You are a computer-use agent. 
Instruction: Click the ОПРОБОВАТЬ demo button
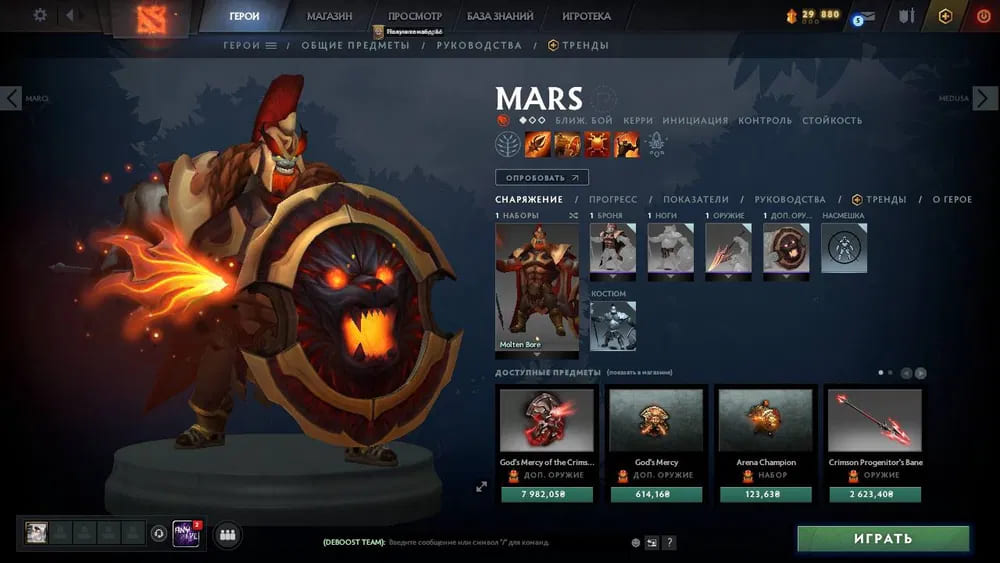tap(541, 178)
